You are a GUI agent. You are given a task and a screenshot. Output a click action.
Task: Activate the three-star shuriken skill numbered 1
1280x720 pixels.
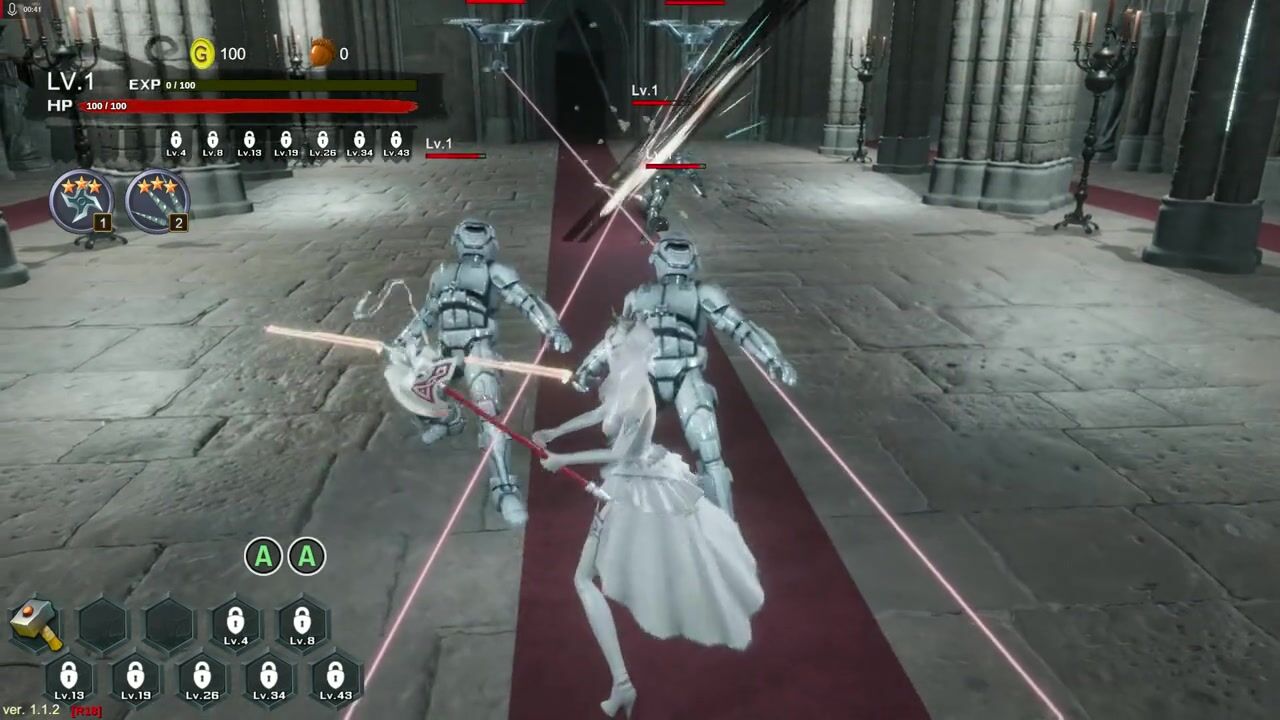click(x=82, y=200)
